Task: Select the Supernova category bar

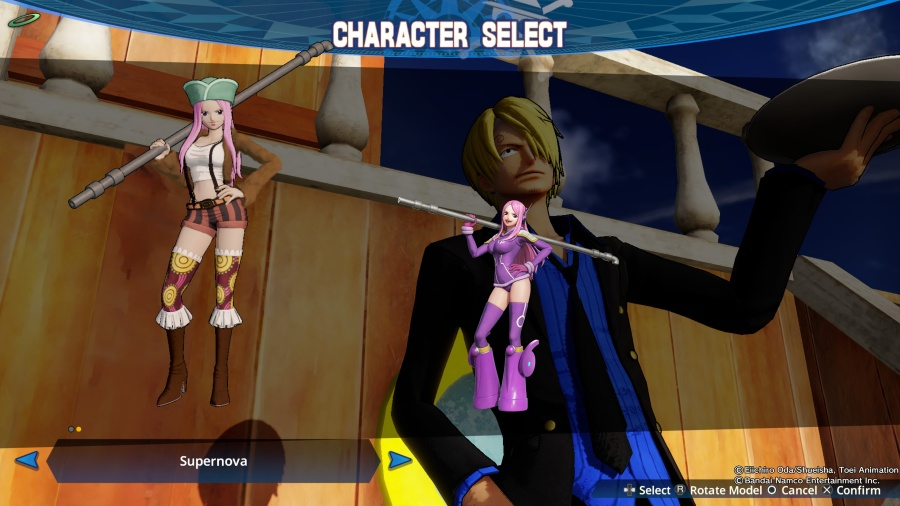Action: (x=213, y=461)
